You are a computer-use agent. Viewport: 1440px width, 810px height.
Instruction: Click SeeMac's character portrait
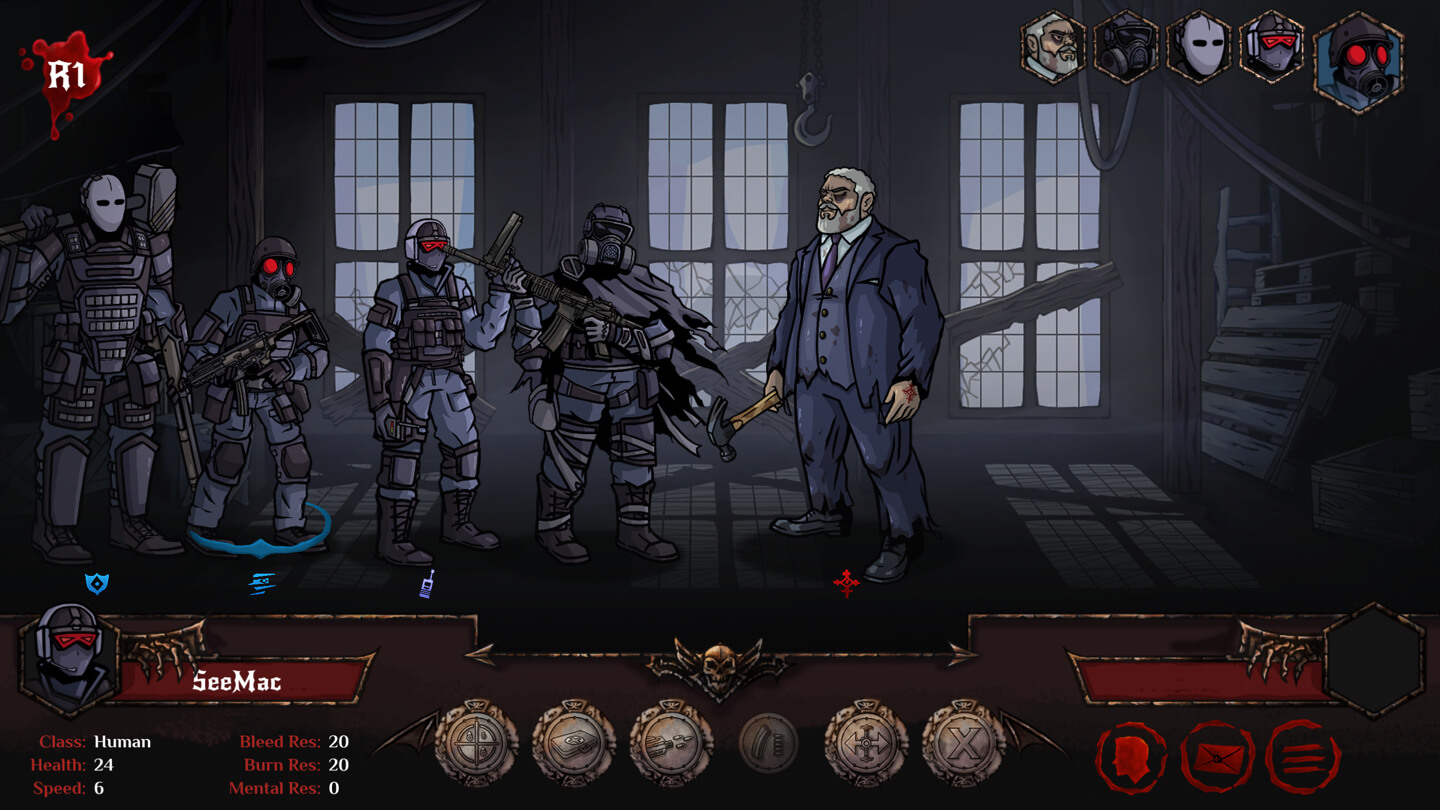[69, 658]
